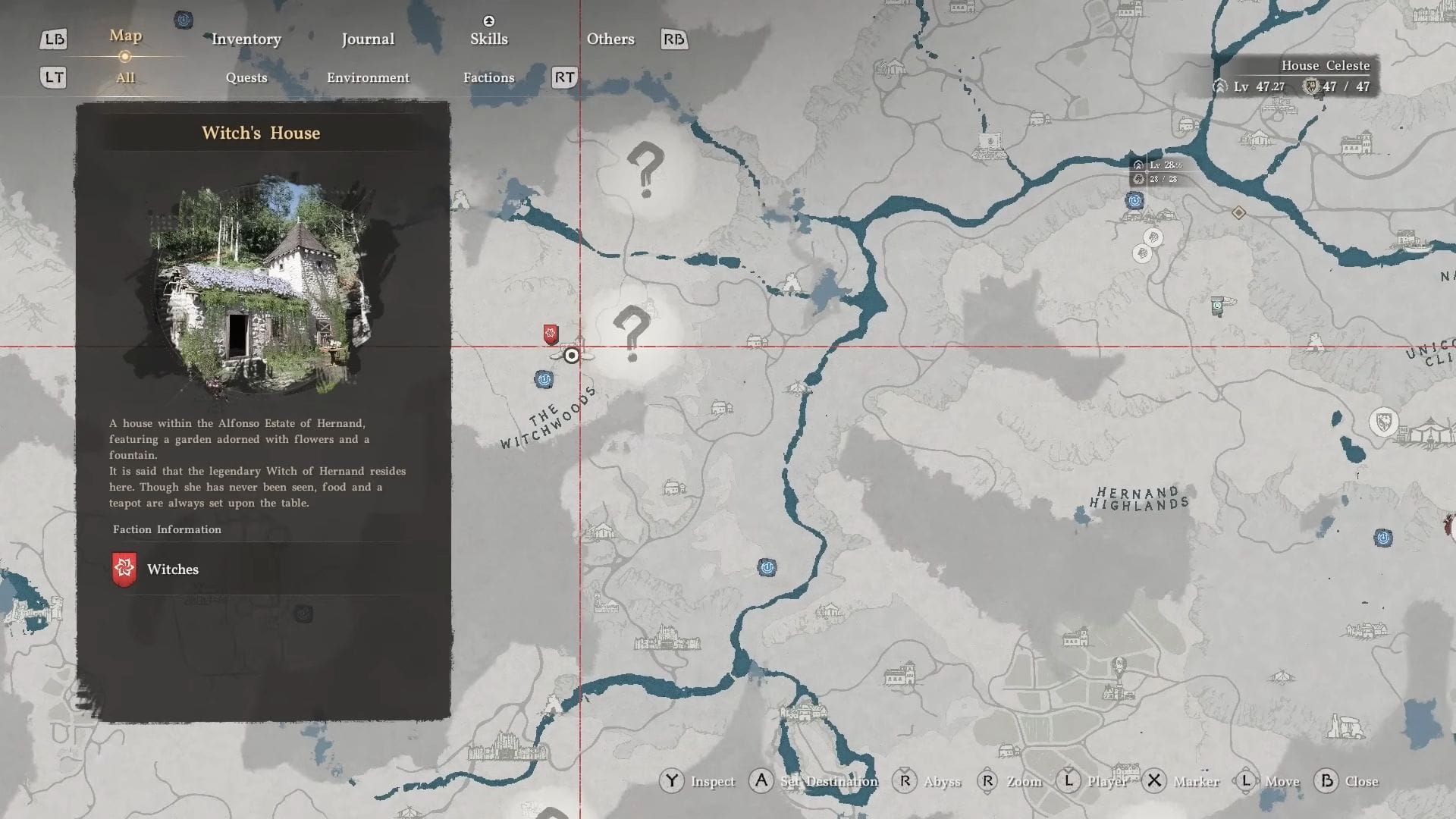This screenshot has width=1456, height=819.
Task: Filter the map by Quests
Action: [x=246, y=77]
